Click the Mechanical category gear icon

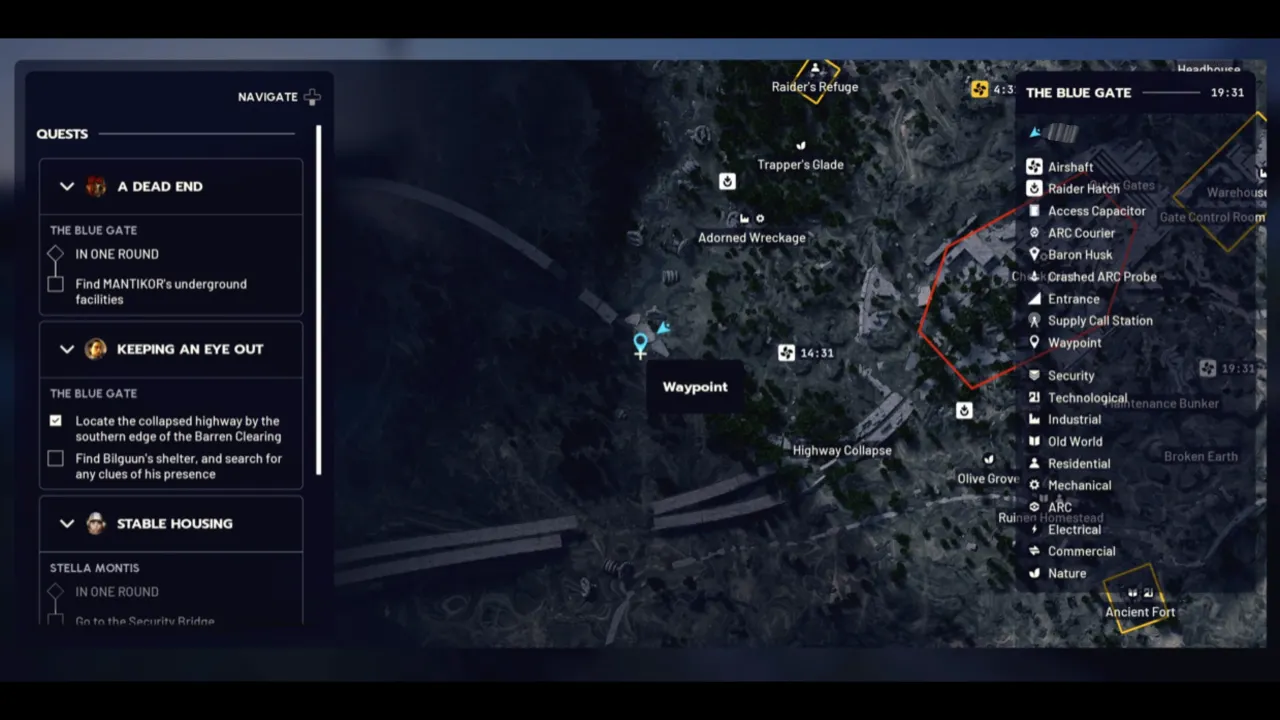(x=1034, y=485)
